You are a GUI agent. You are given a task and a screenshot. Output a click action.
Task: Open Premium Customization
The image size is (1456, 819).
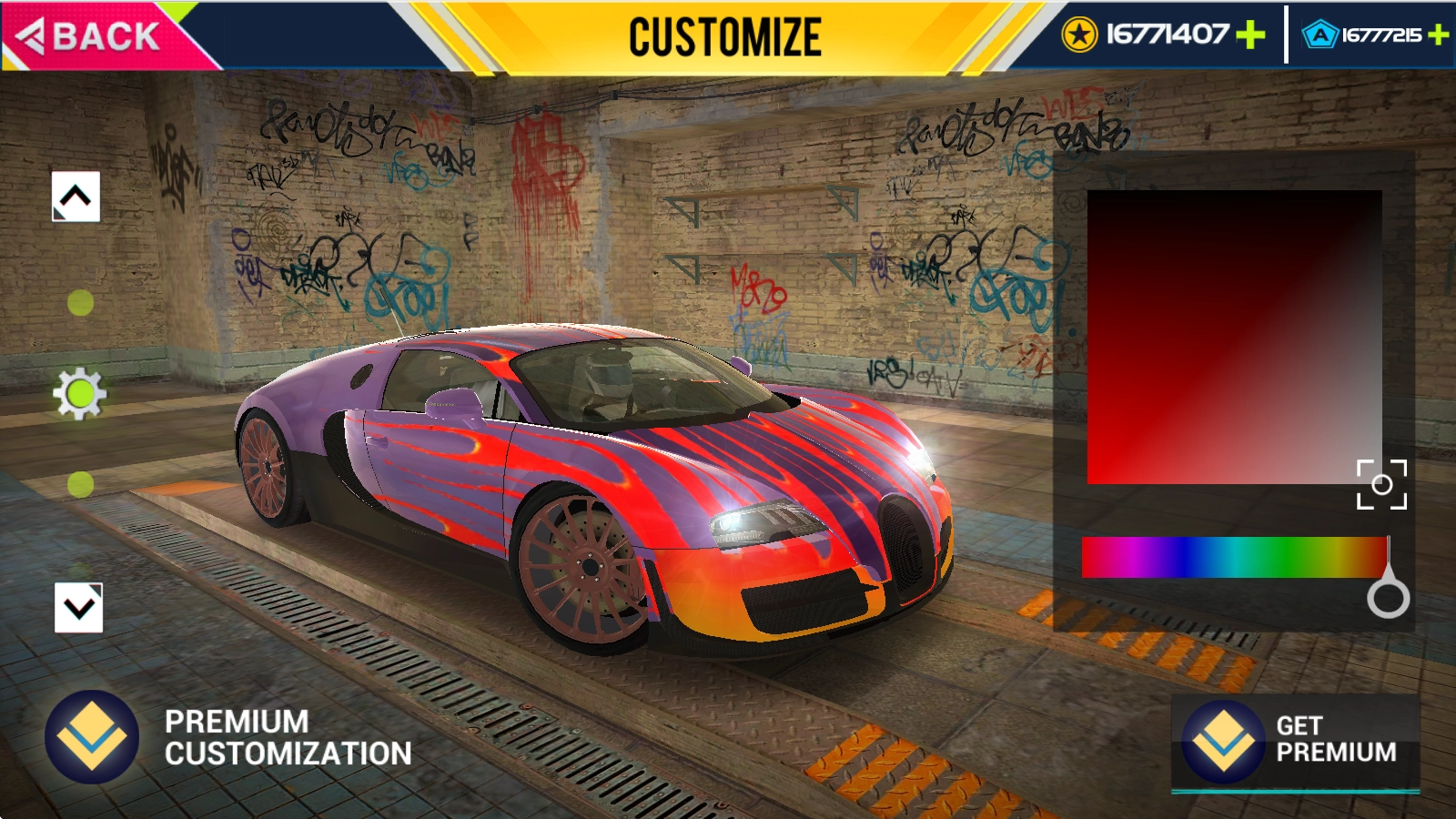click(227, 737)
